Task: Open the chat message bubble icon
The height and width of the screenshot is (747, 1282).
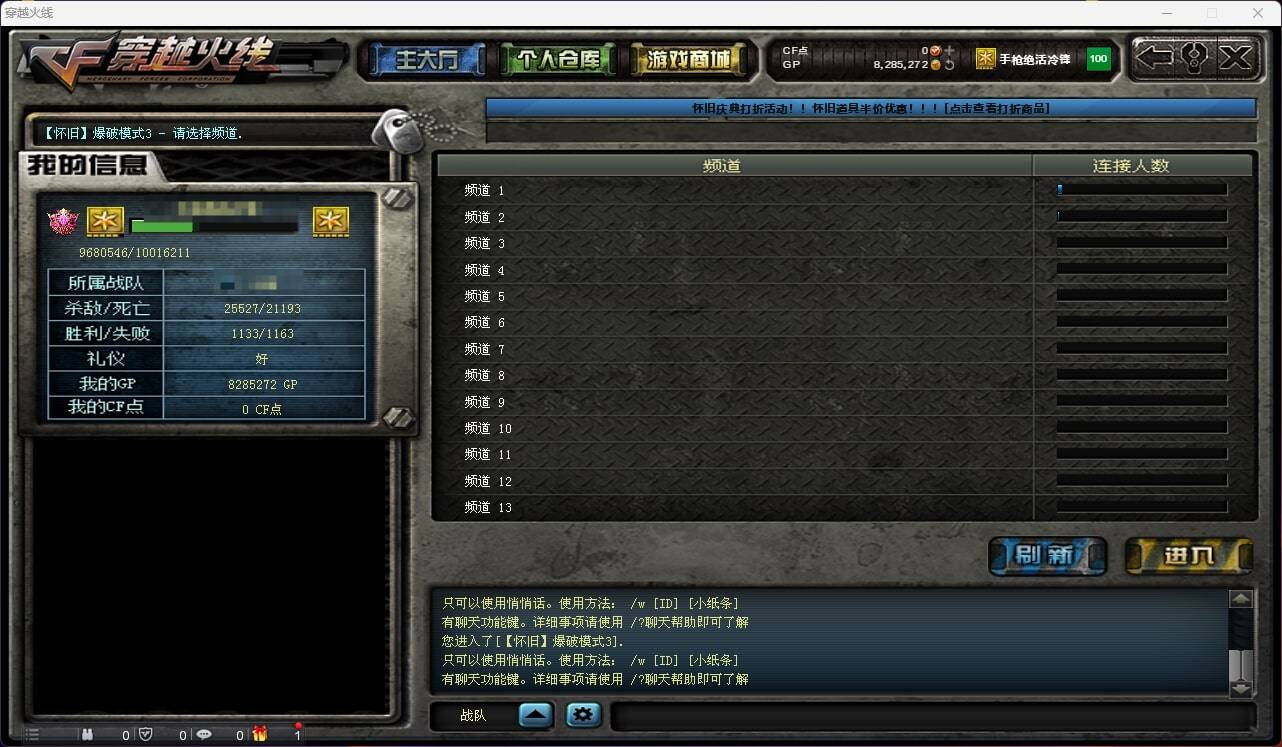Action: click(204, 735)
